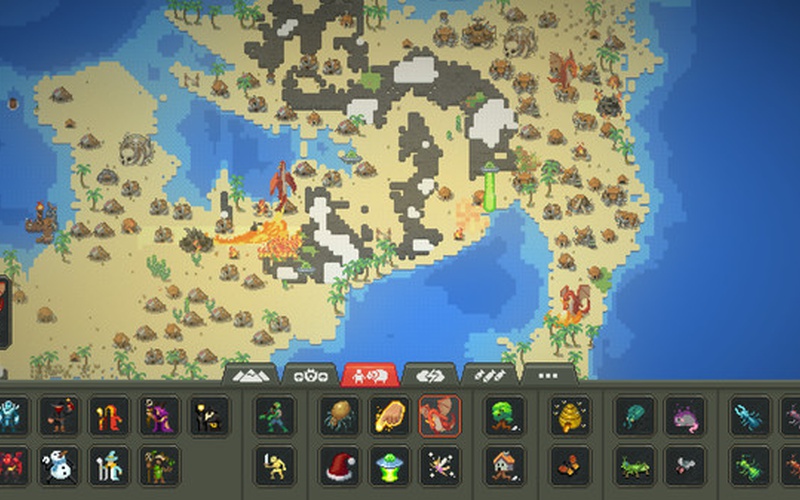Select the pink-tailed rat
The width and height of the screenshot is (800, 500).
point(685,416)
